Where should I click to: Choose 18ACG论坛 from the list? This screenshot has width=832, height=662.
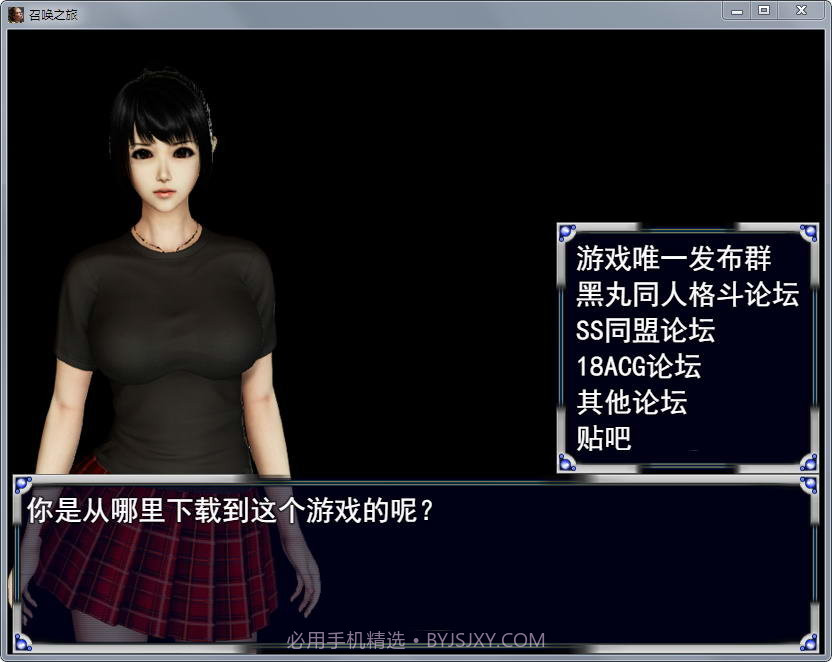click(638, 367)
